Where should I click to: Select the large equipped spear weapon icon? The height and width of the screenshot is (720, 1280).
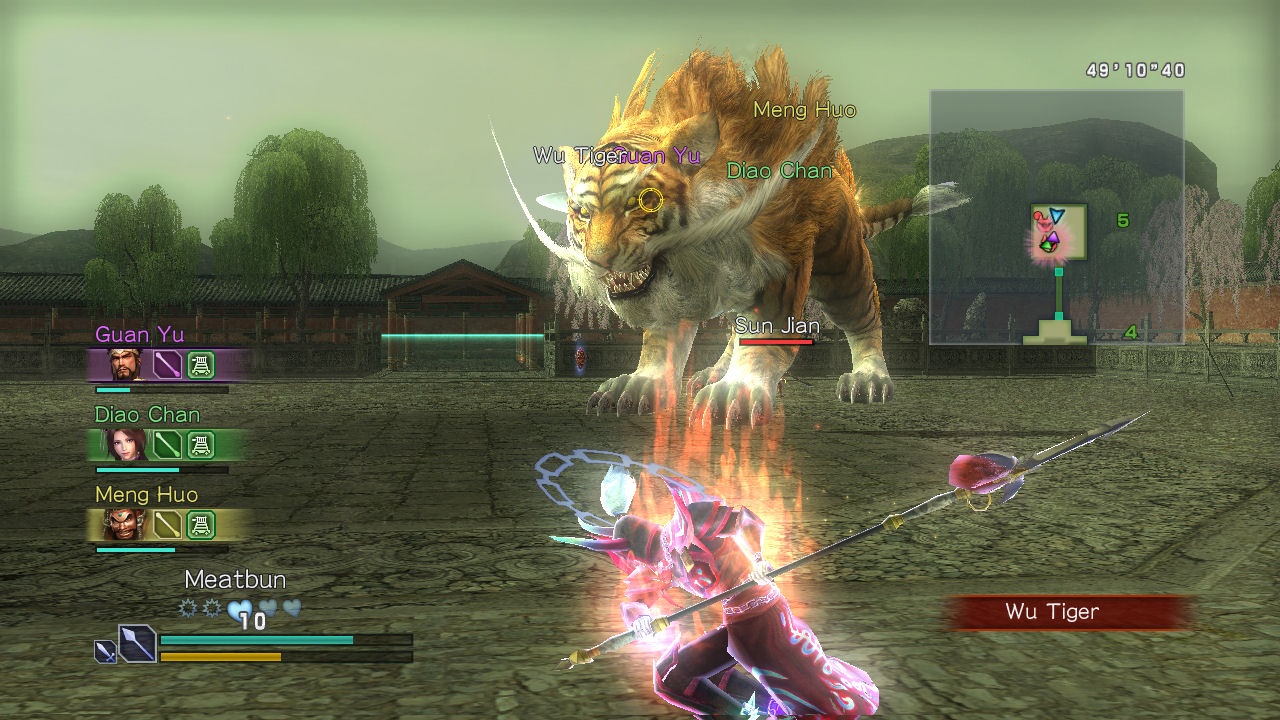click(x=136, y=643)
